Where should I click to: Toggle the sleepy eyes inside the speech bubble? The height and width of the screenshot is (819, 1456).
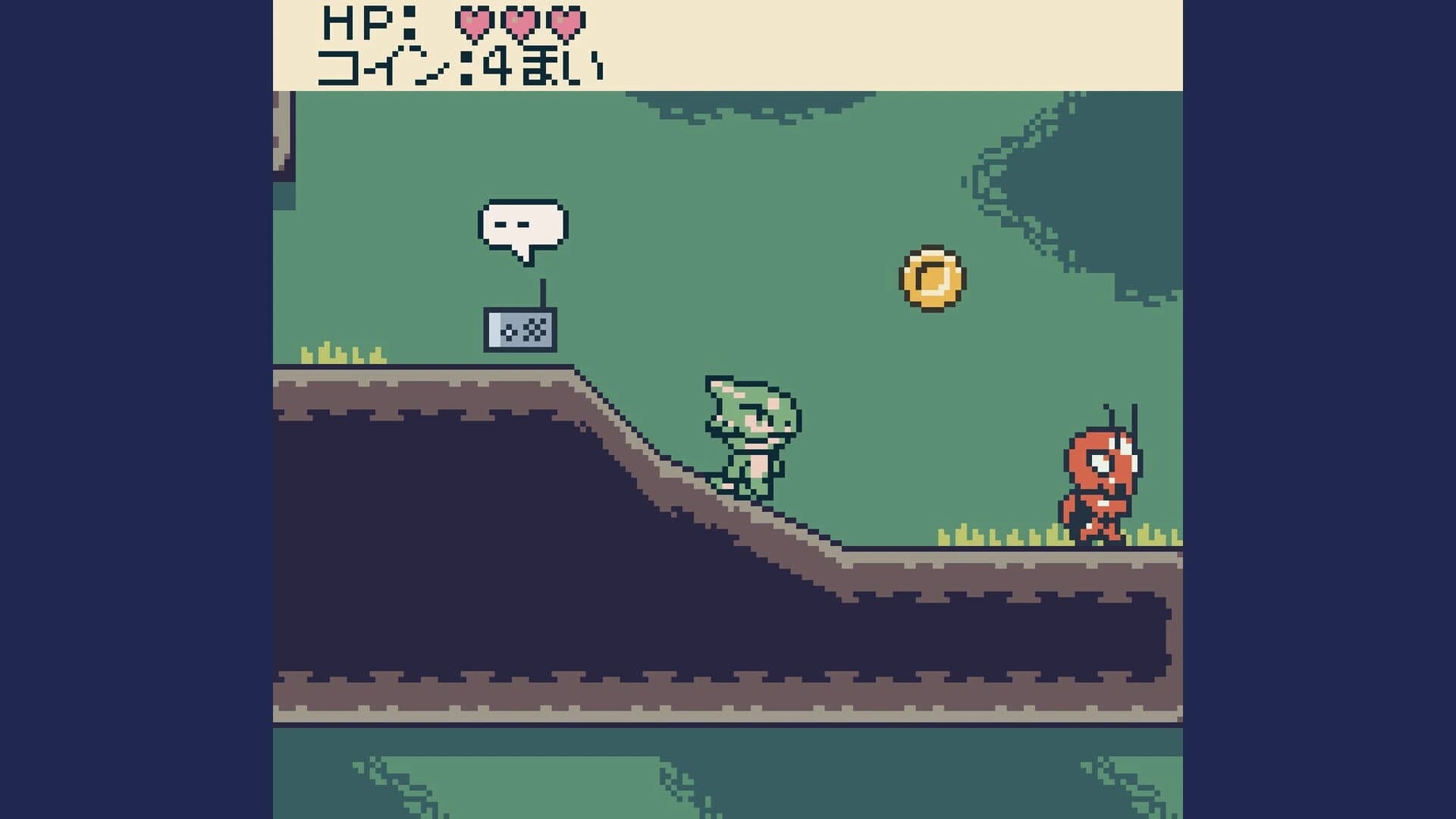pyautogui.click(x=511, y=223)
